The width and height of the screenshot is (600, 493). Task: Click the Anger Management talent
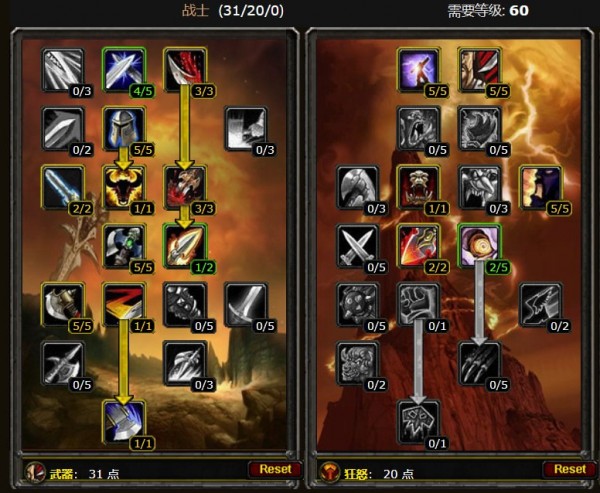click(124, 185)
